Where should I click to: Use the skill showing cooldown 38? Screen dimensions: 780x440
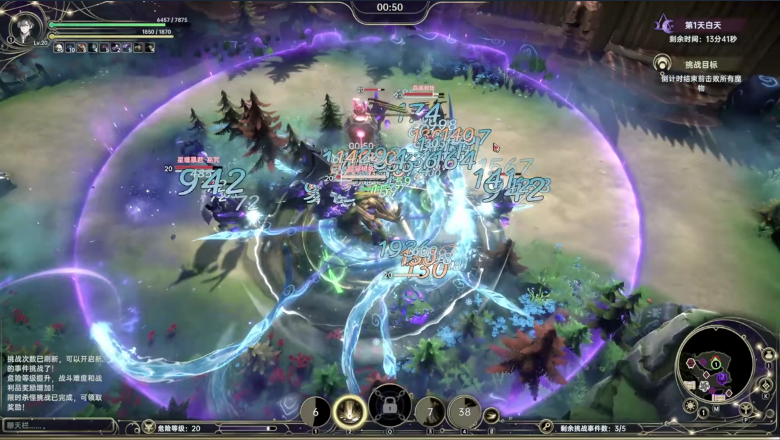point(463,411)
